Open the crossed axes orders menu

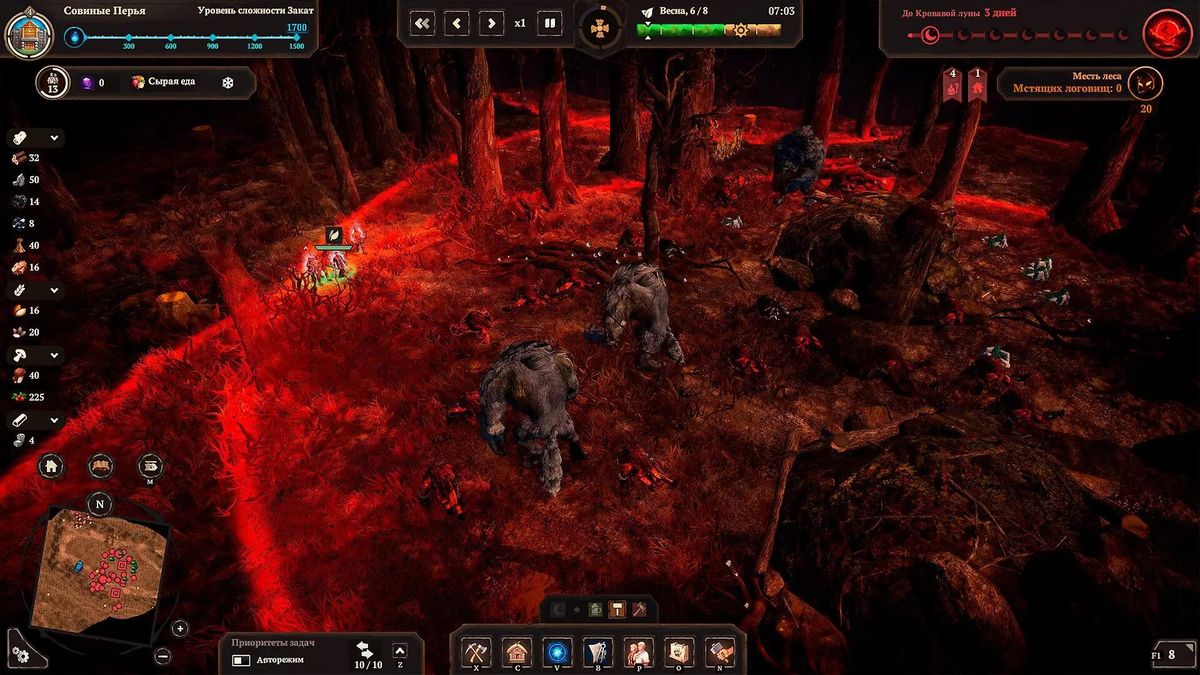475,652
